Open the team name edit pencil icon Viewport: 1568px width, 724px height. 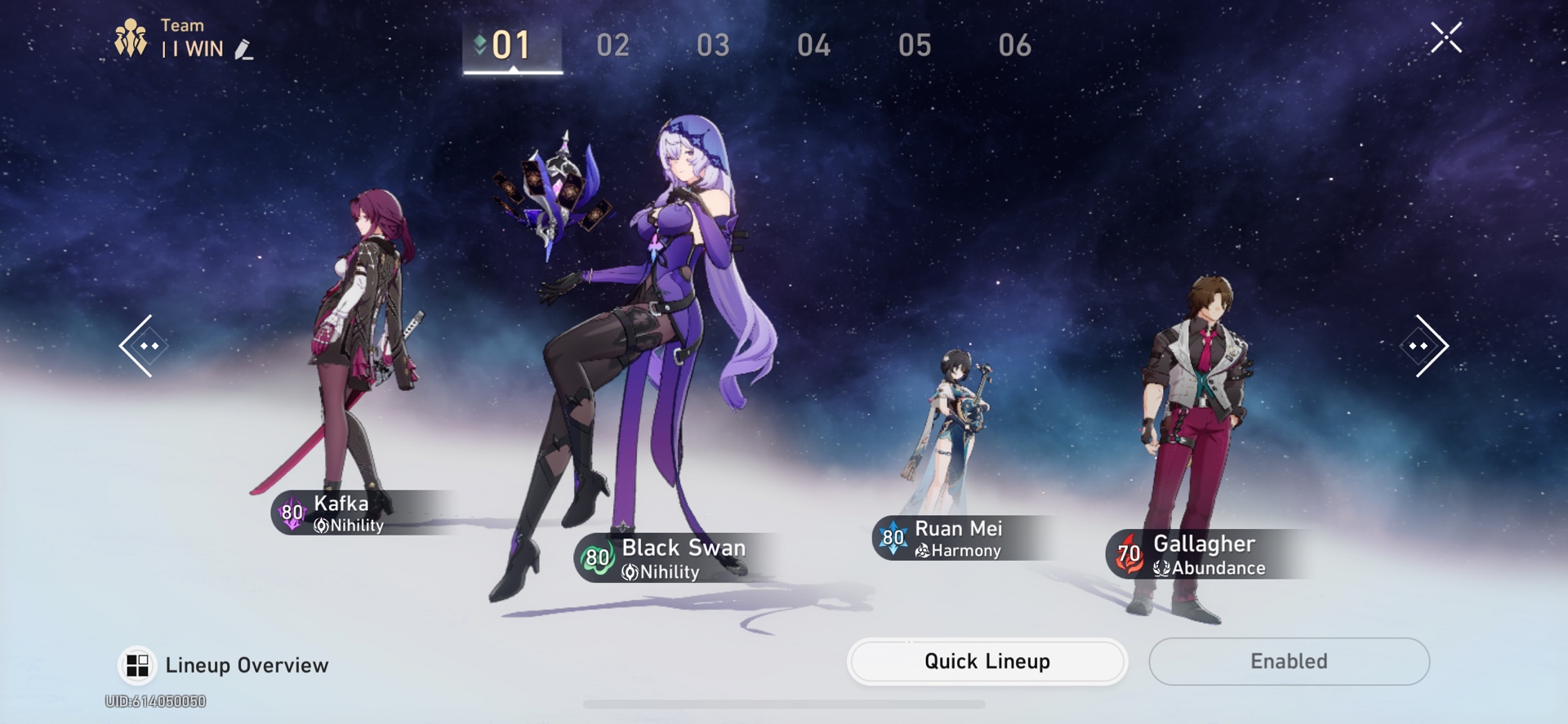pyautogui.click(x=241, y=51)
